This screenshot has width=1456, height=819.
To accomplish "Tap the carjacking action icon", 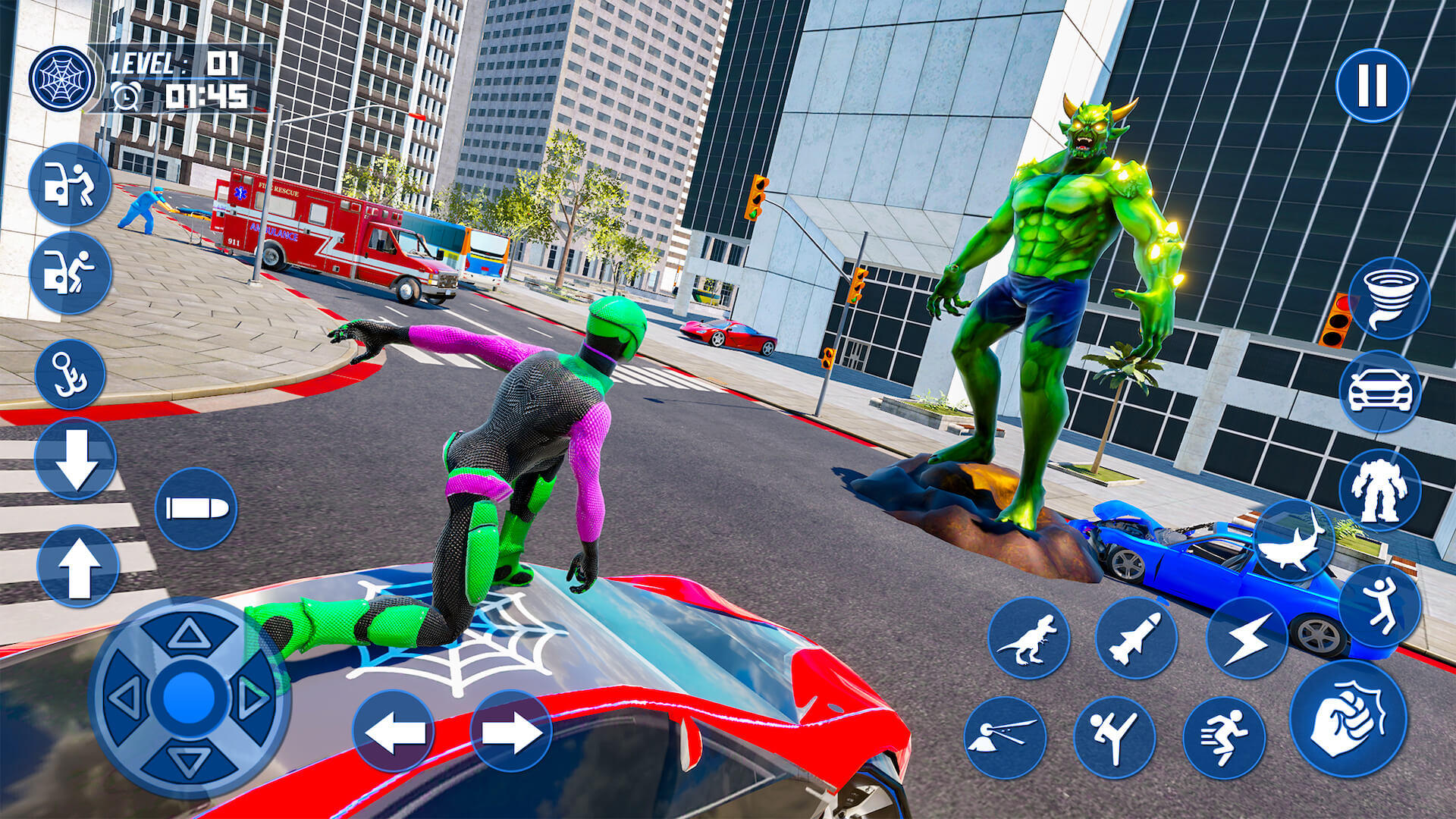I will pos(71,188).
